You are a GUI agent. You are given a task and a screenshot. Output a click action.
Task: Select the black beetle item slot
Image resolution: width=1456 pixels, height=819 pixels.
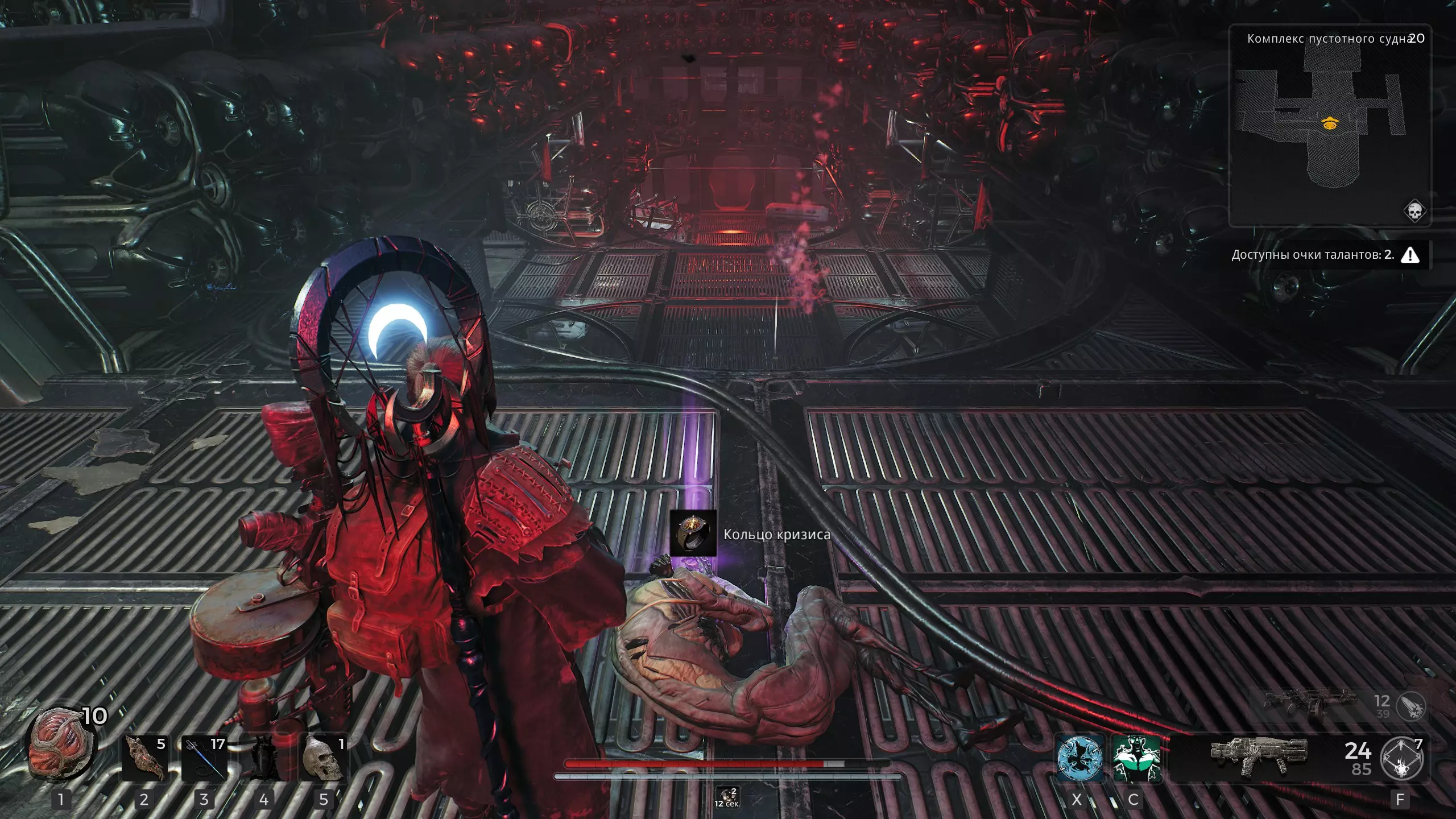click(x=264, y=759)
